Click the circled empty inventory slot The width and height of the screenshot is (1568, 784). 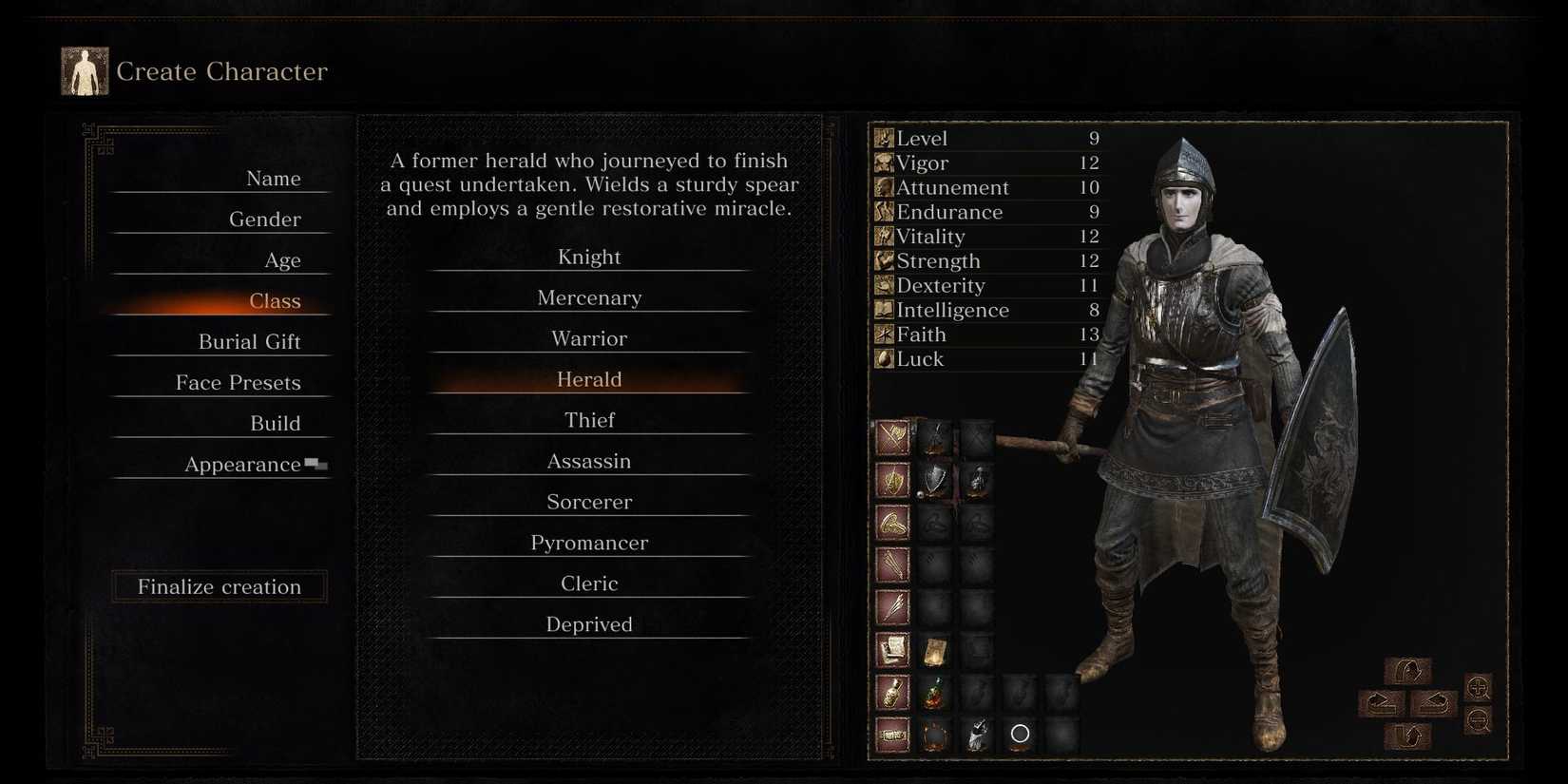point(1021,733)
